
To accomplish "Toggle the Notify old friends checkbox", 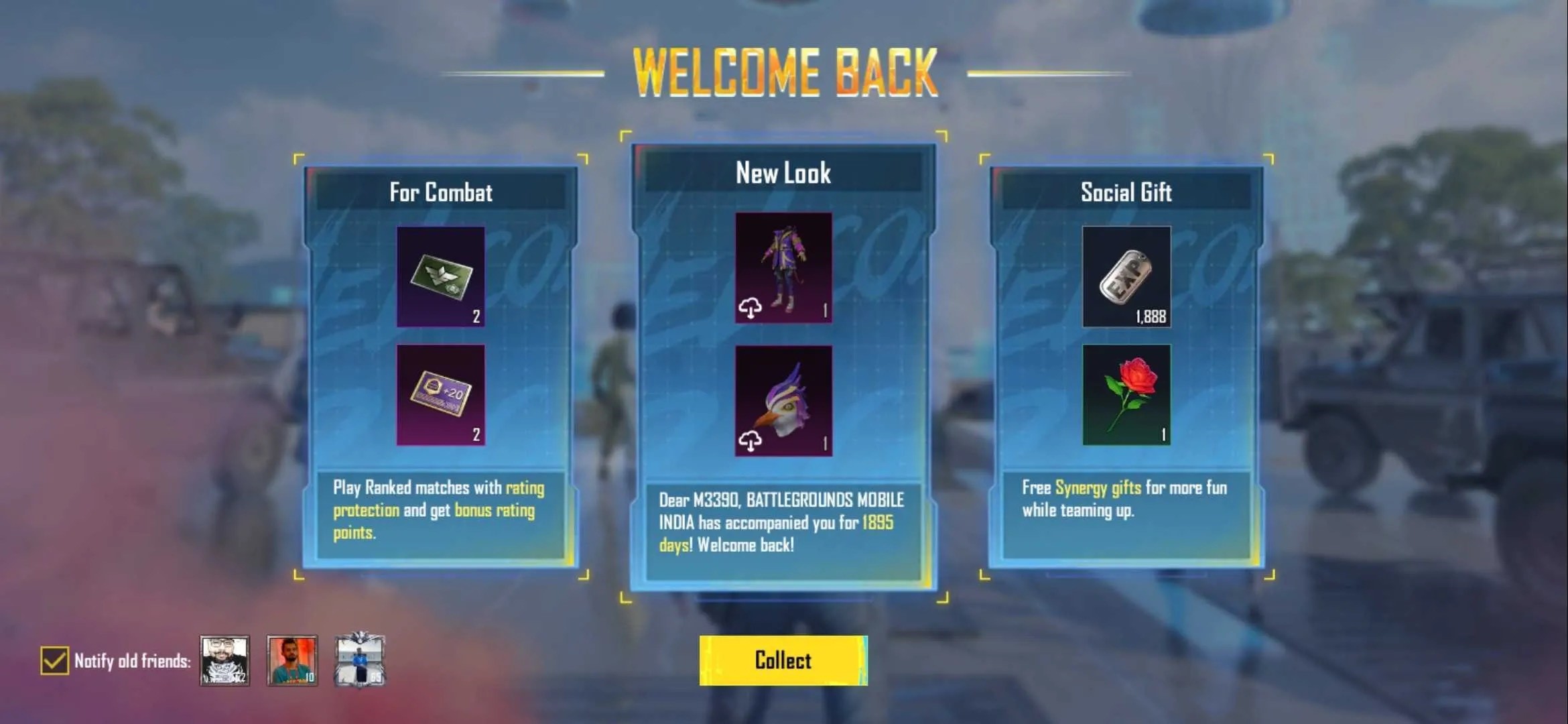I will pos(54,660).
